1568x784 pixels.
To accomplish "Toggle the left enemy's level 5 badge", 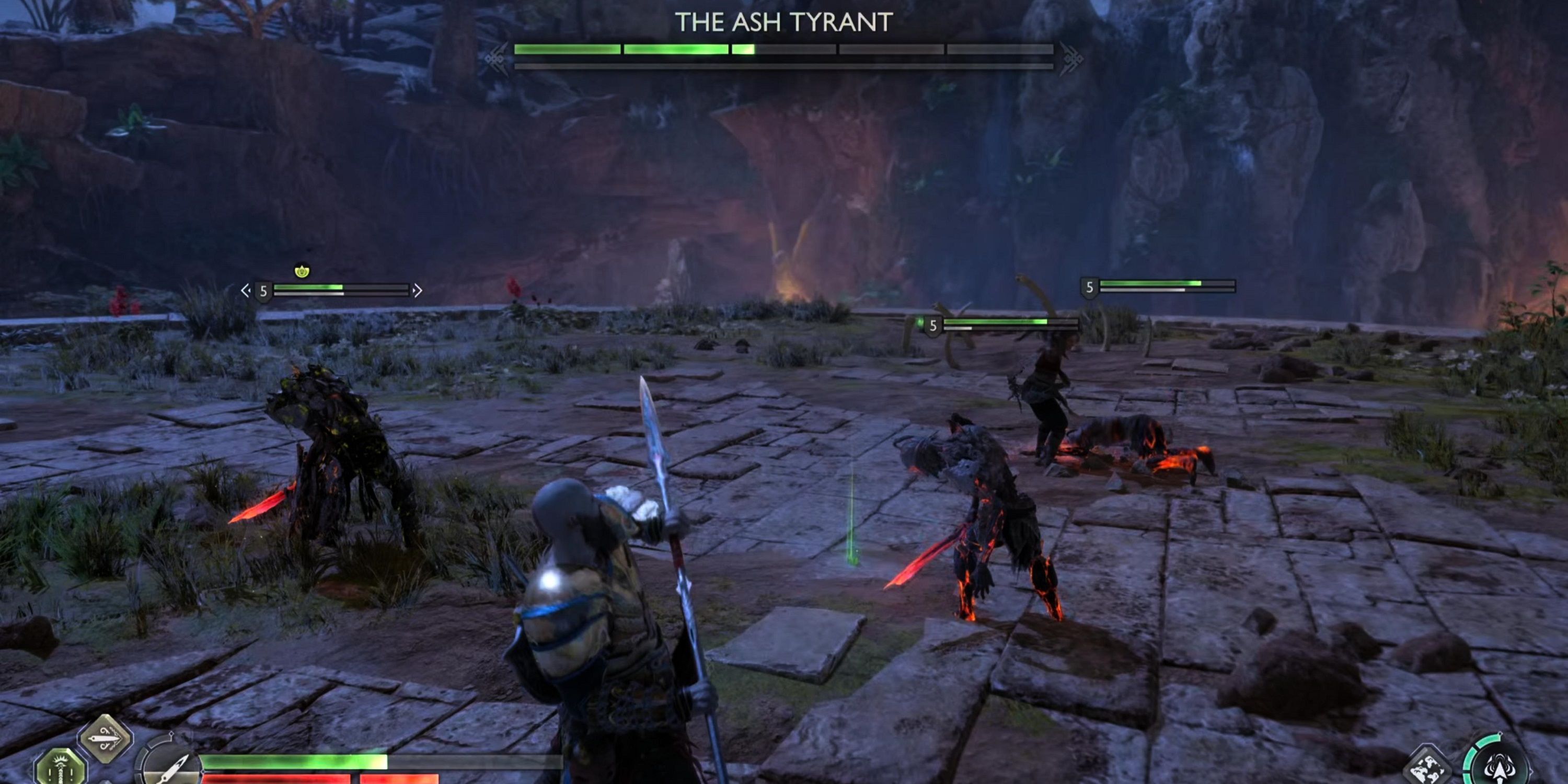I will (x=263, y=291).
